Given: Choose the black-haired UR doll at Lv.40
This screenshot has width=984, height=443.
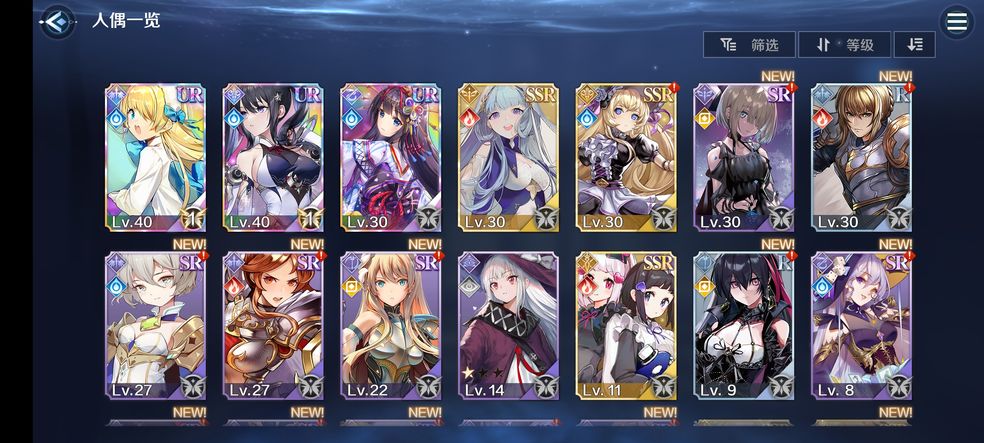Looking at the screenshot, I should (x=273, y=157).
